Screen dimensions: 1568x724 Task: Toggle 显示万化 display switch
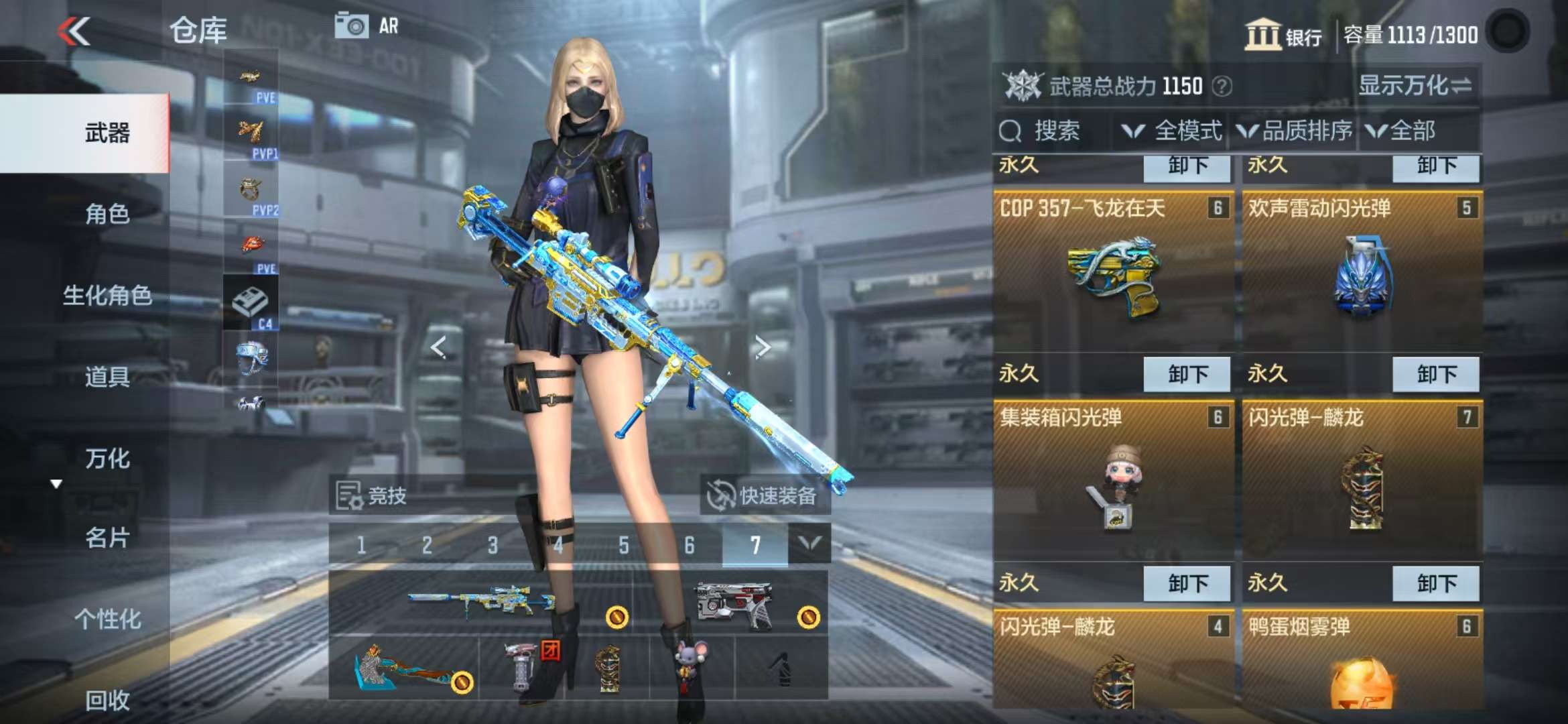tap(1415, 86)
